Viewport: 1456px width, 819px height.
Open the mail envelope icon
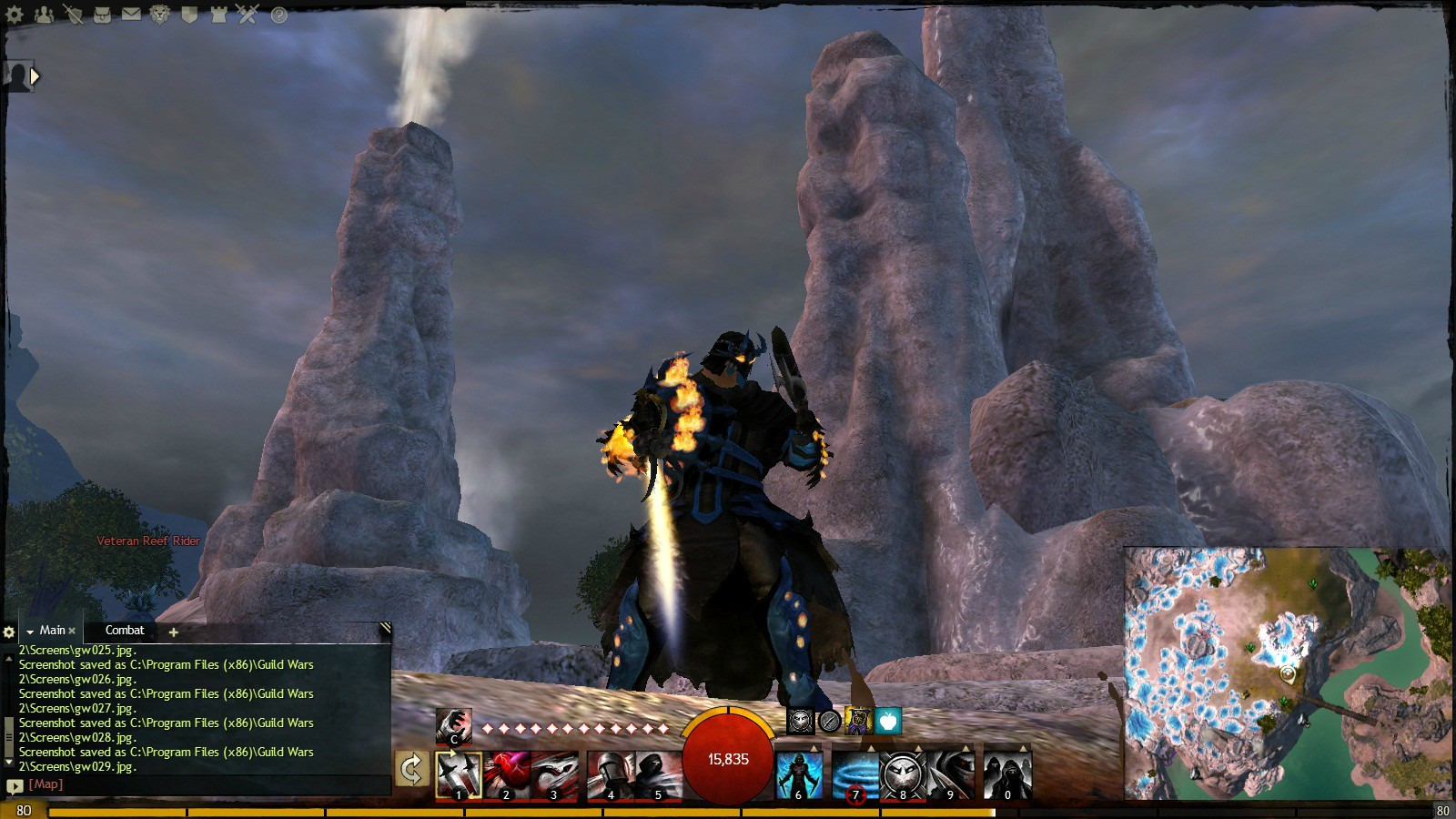pos(131,15)
